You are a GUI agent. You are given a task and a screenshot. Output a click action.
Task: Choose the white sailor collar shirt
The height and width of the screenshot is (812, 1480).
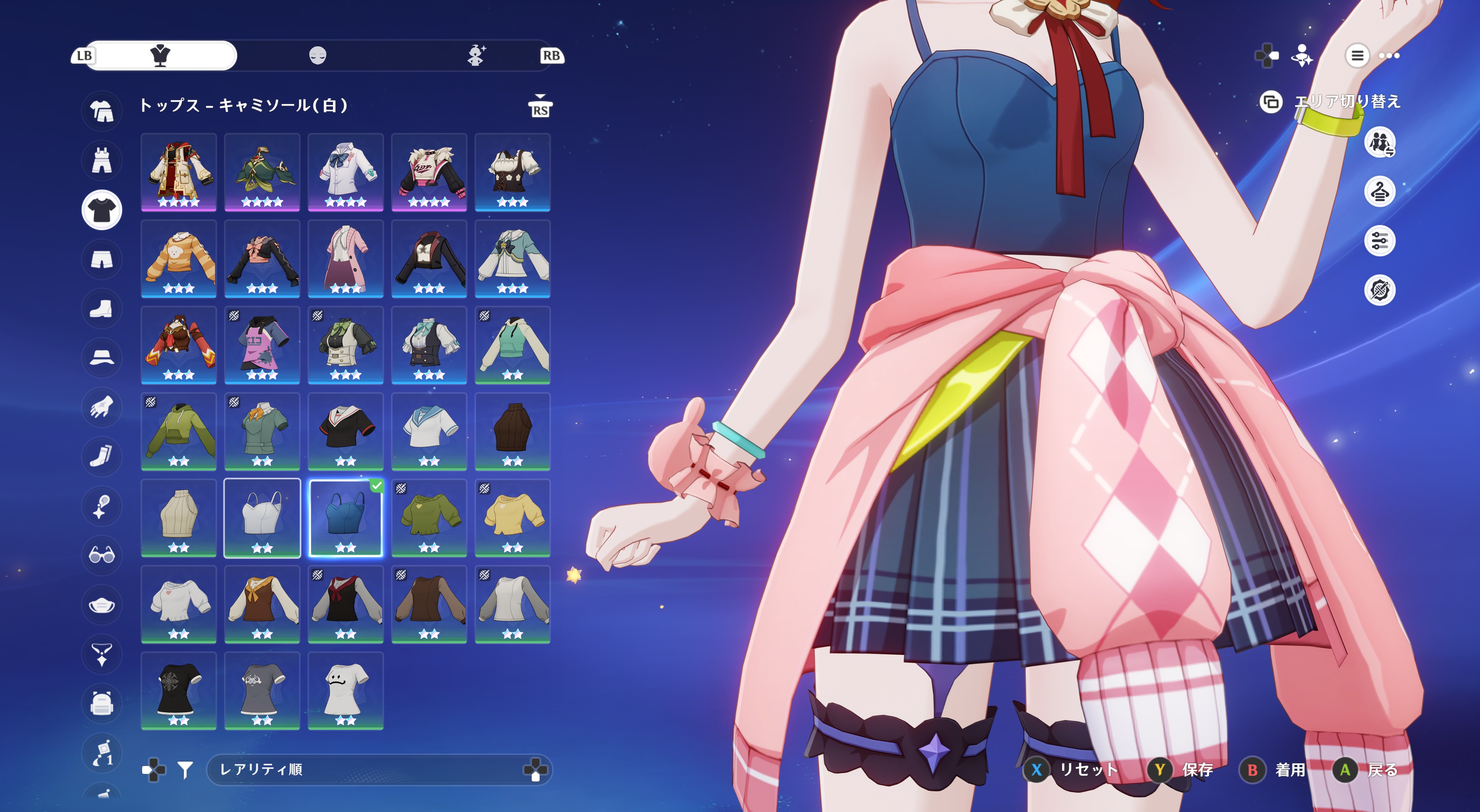pos(429,431)
